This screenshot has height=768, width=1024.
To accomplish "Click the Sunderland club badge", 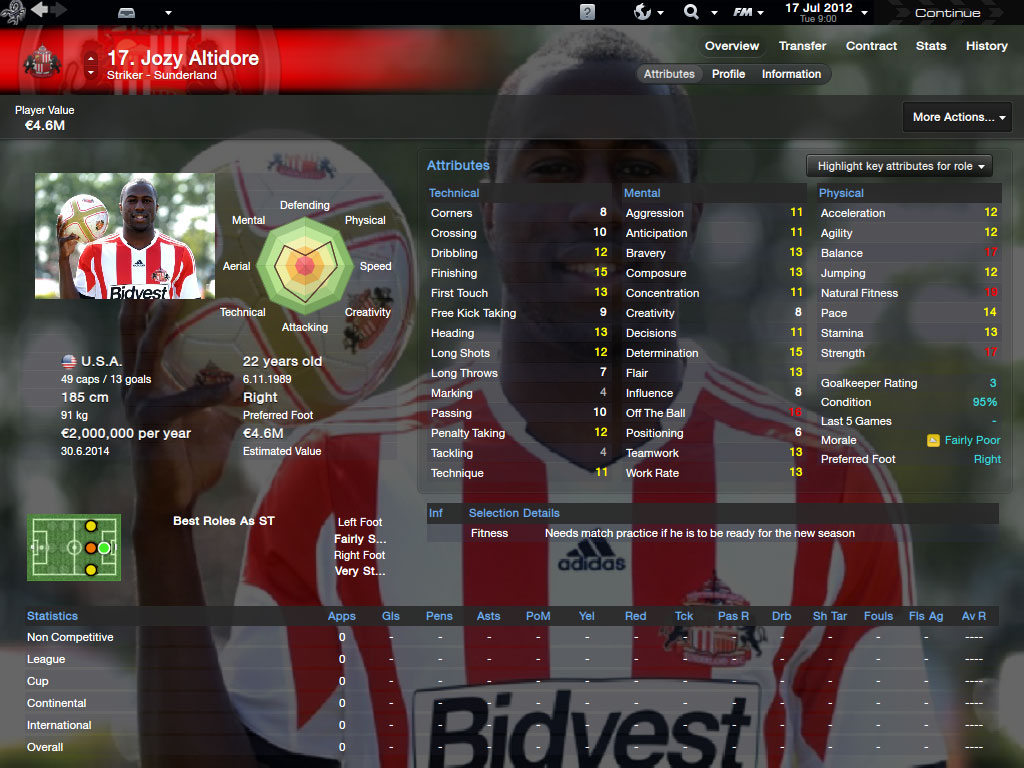I will (42, 61).
